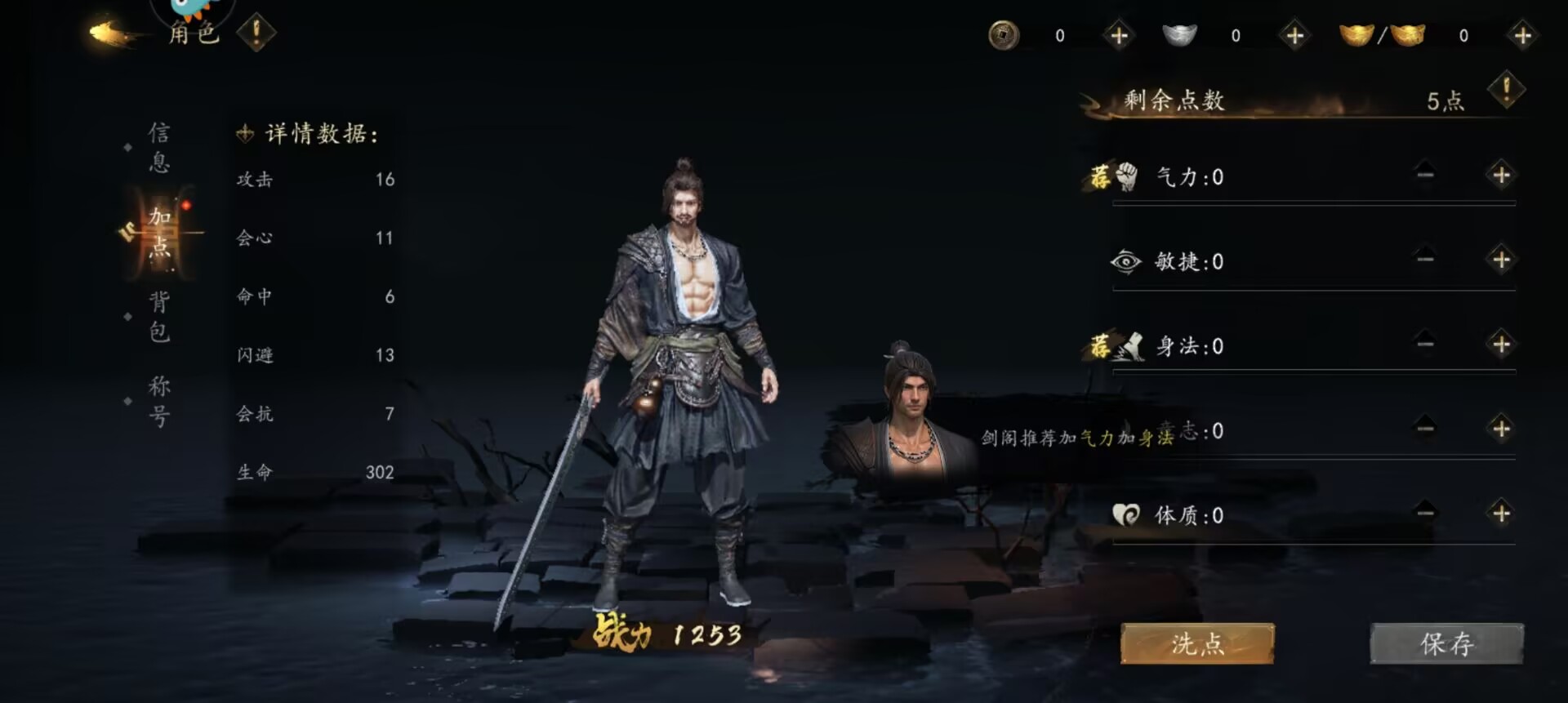Subtract a point from 身法
This screenshot has width=1568, height=703.
click(x=1425, y=345)
